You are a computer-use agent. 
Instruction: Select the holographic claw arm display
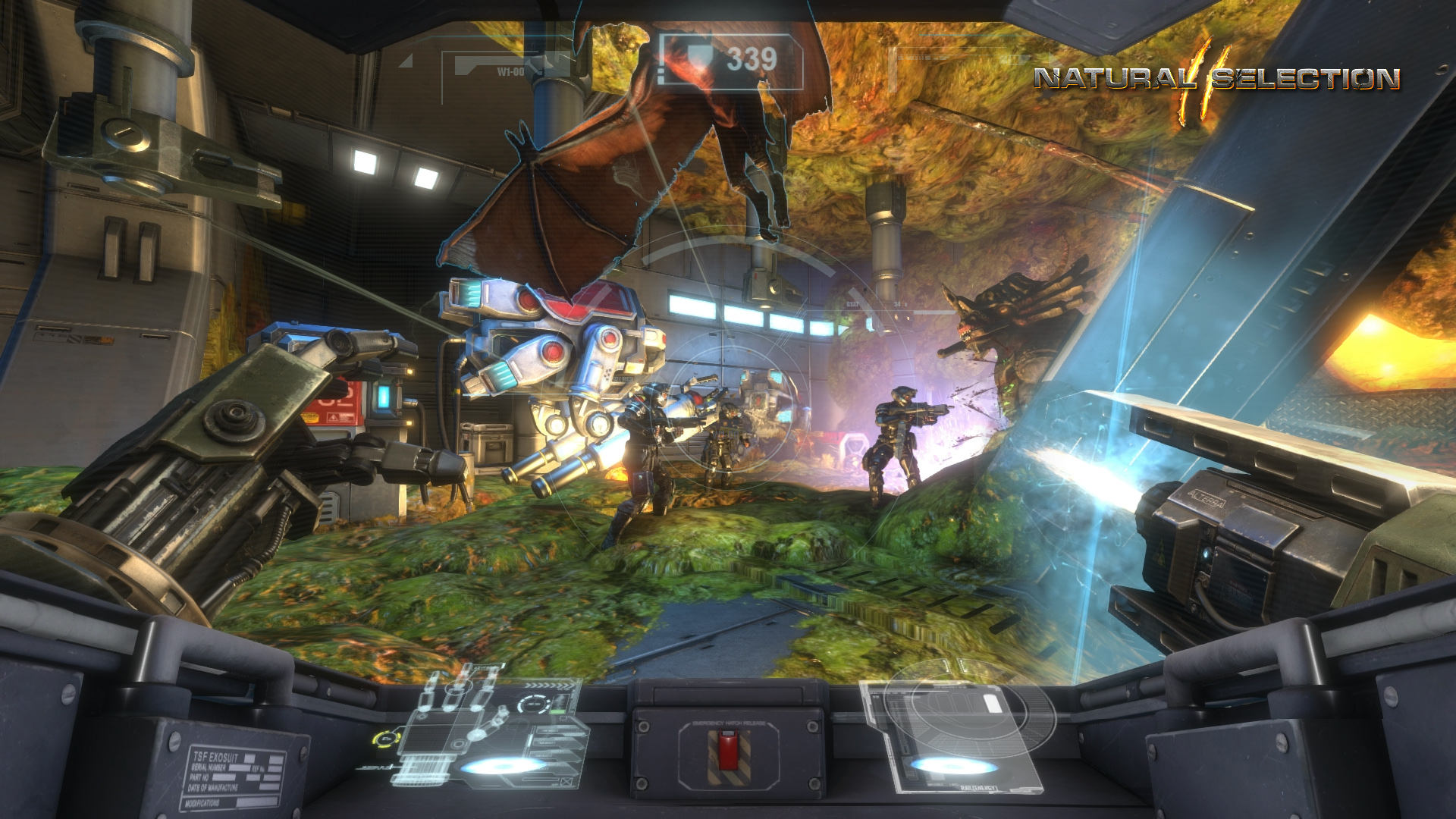pos(485,728)
